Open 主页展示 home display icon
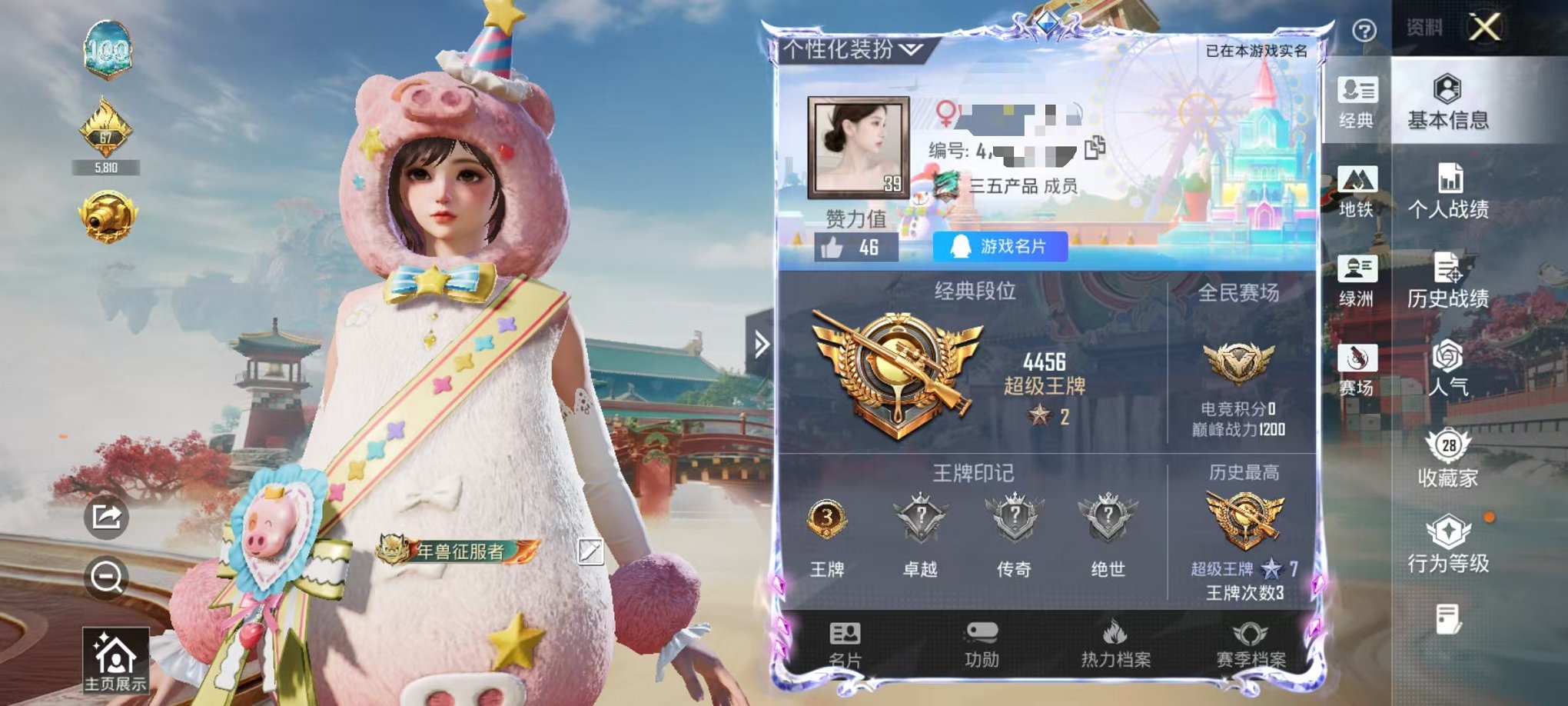The height and width of the screenshot is (706, 1568). [x=116, y=661]
